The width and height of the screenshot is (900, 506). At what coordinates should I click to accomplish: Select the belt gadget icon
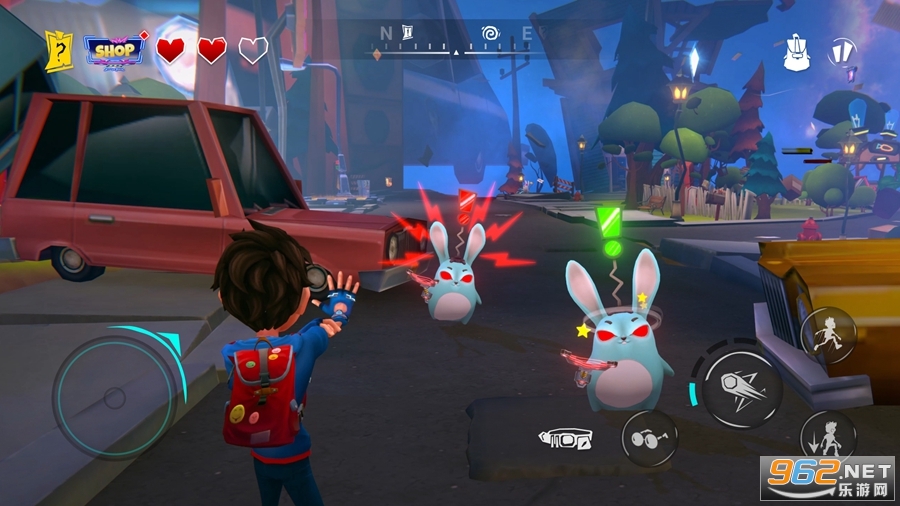565,438
